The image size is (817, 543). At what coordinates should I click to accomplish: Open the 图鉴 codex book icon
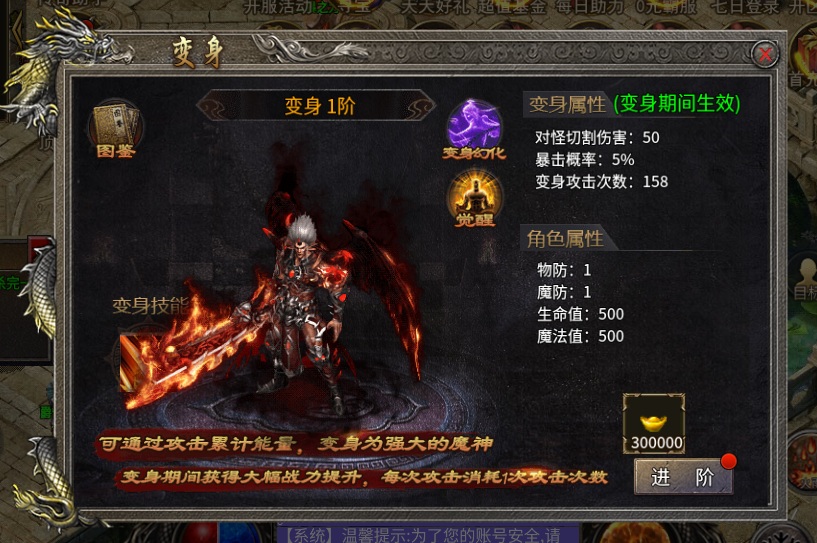coord(116,127)
